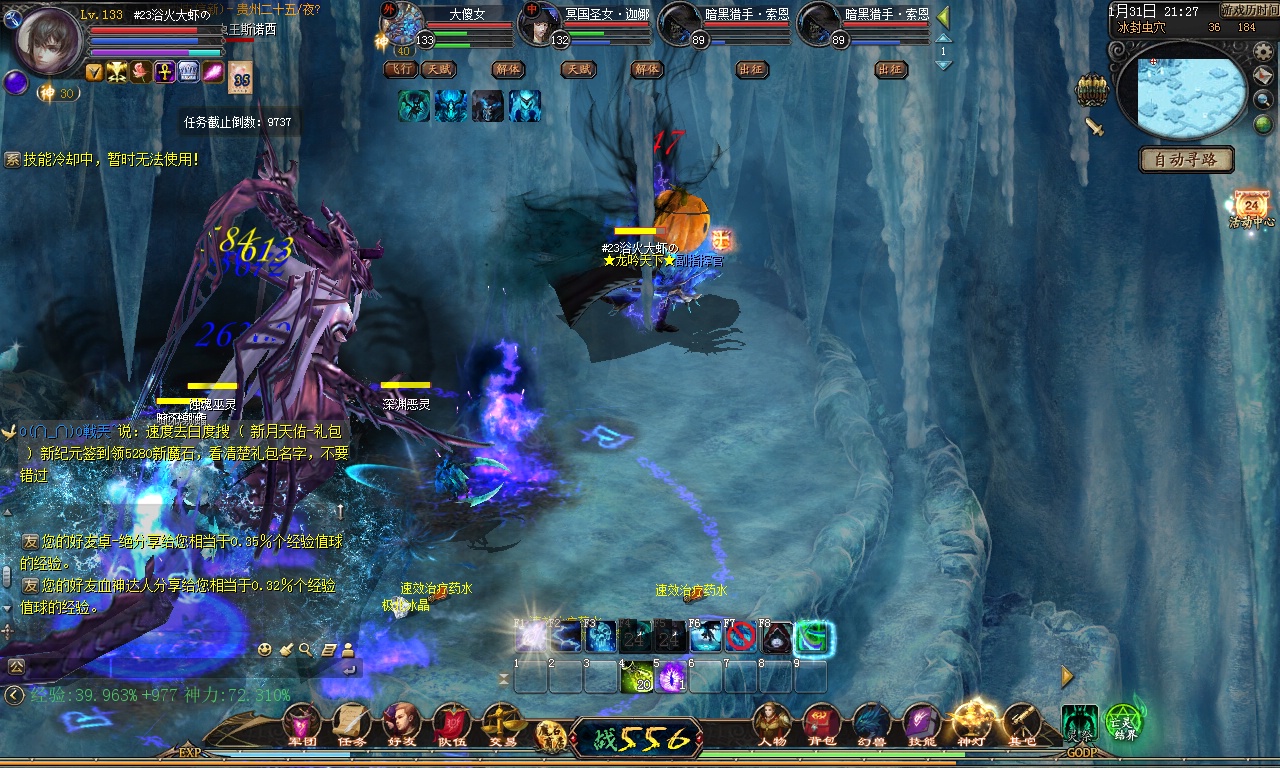
Task: Open settings via the minimap gear icon
Action: pyautogui.click(x=1263, y=51)
